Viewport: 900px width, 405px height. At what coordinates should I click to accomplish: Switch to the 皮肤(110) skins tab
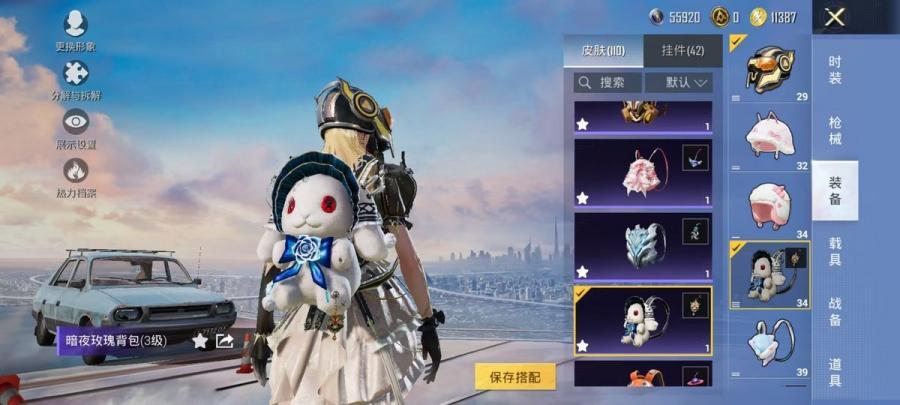pyautogui.click(x=602, y=50)
